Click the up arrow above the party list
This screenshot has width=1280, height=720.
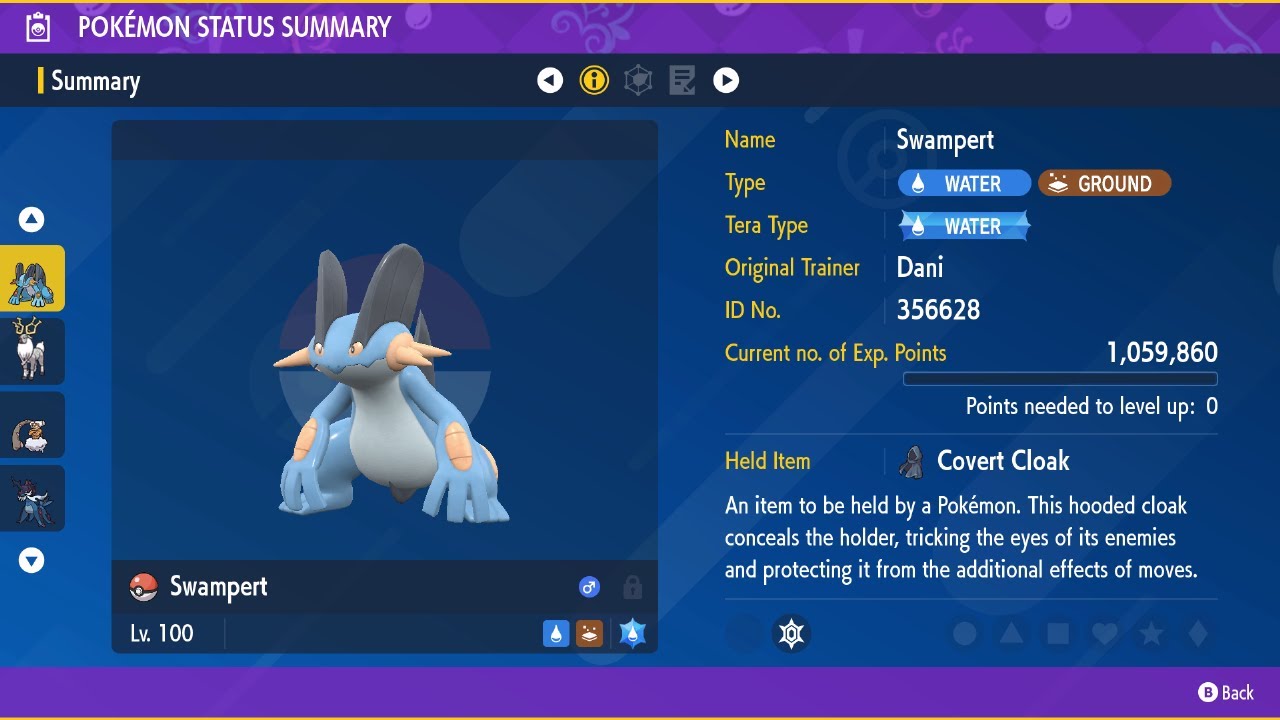(x=33, y=219)
